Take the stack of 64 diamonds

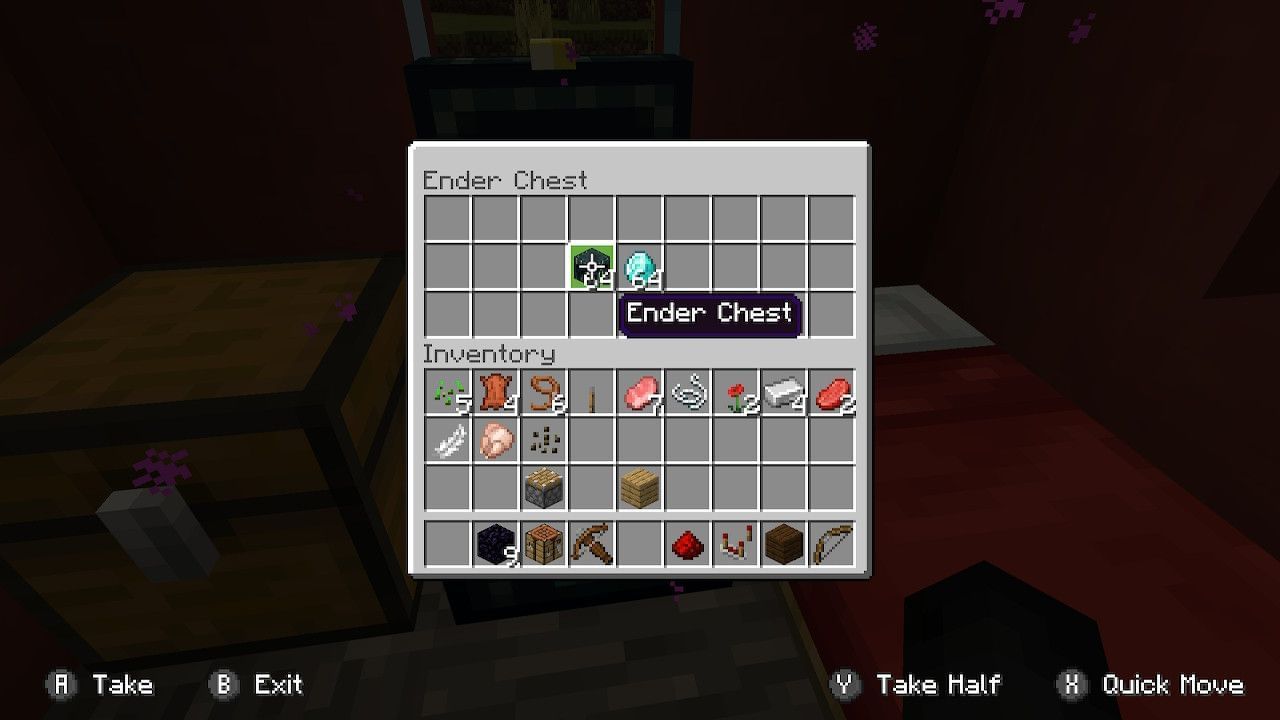coord(640,267)
